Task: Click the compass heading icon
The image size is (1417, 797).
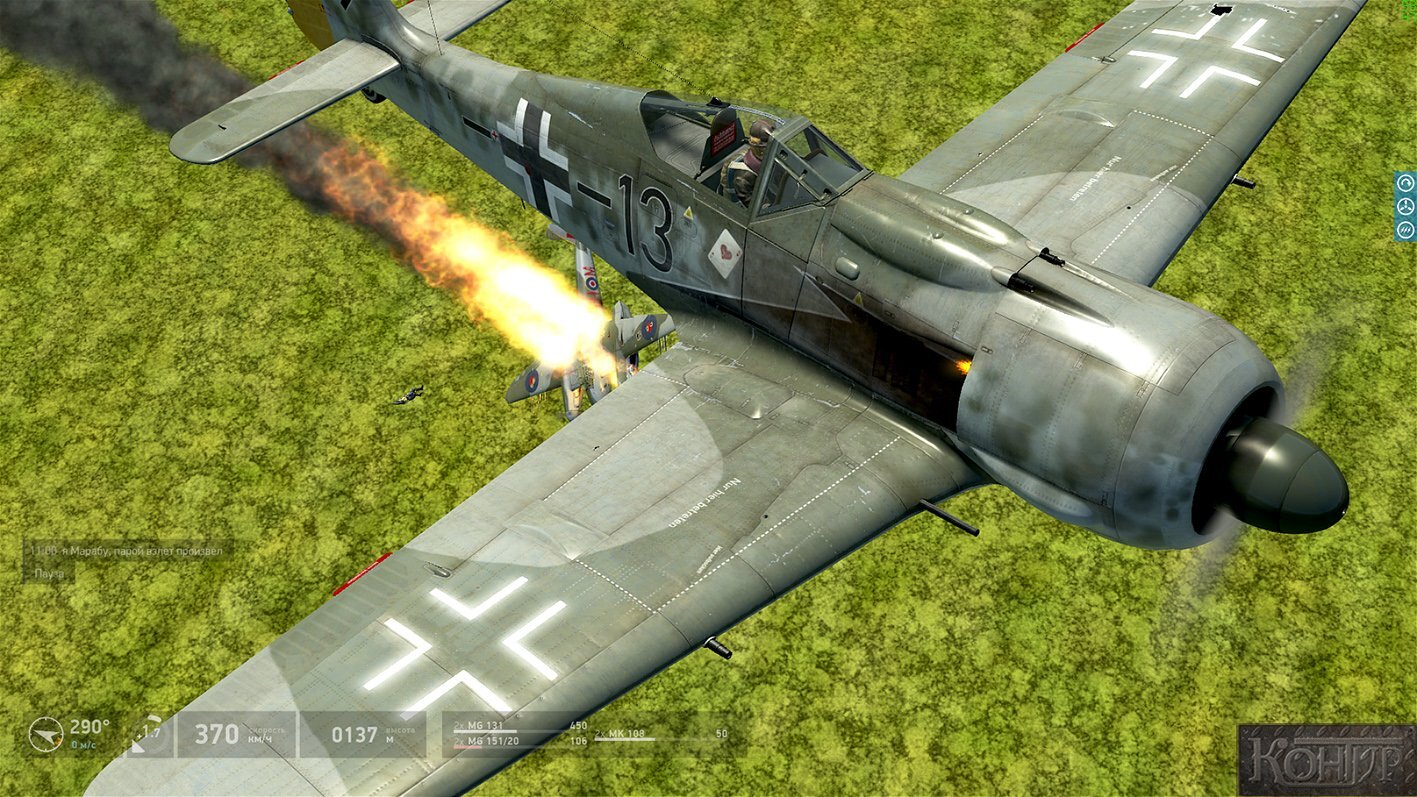Action: click(x=45, y=734)
